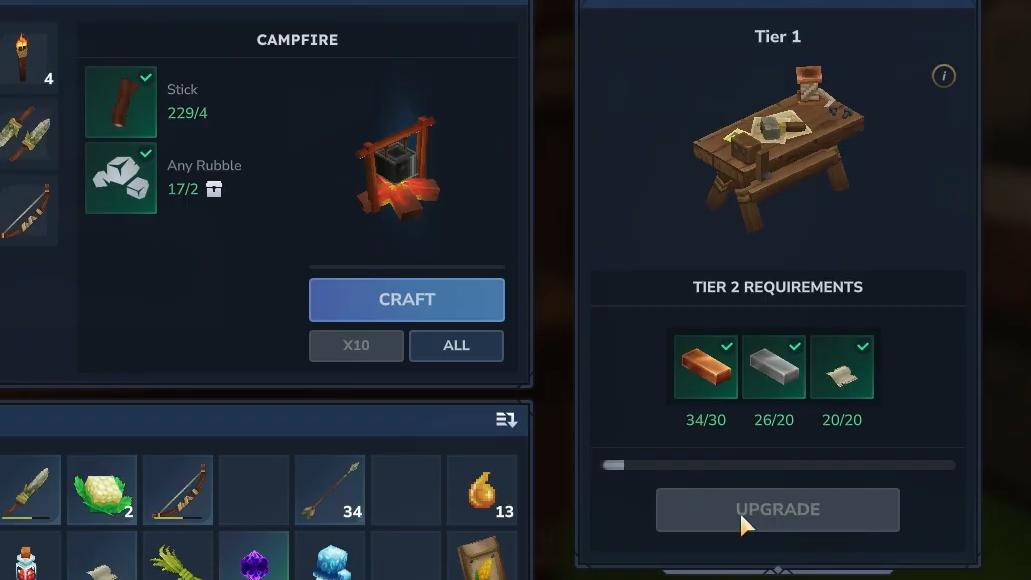This screenshot has height=580, width=1031.
Task: Select the Stick ingredient slot
Action: pyautogui.click(x=121, y=102)
